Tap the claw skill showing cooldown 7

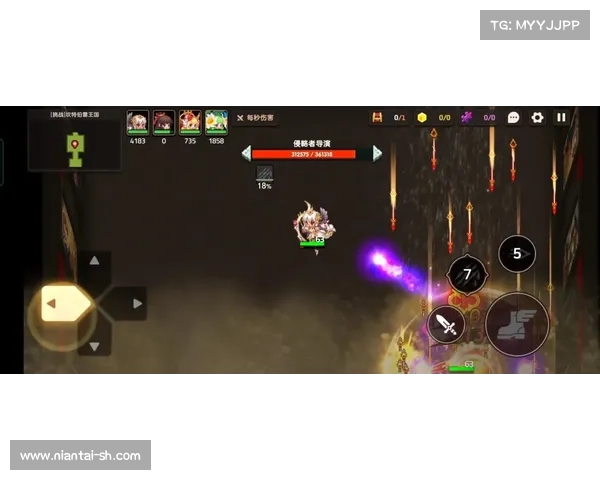pos(467,273)
